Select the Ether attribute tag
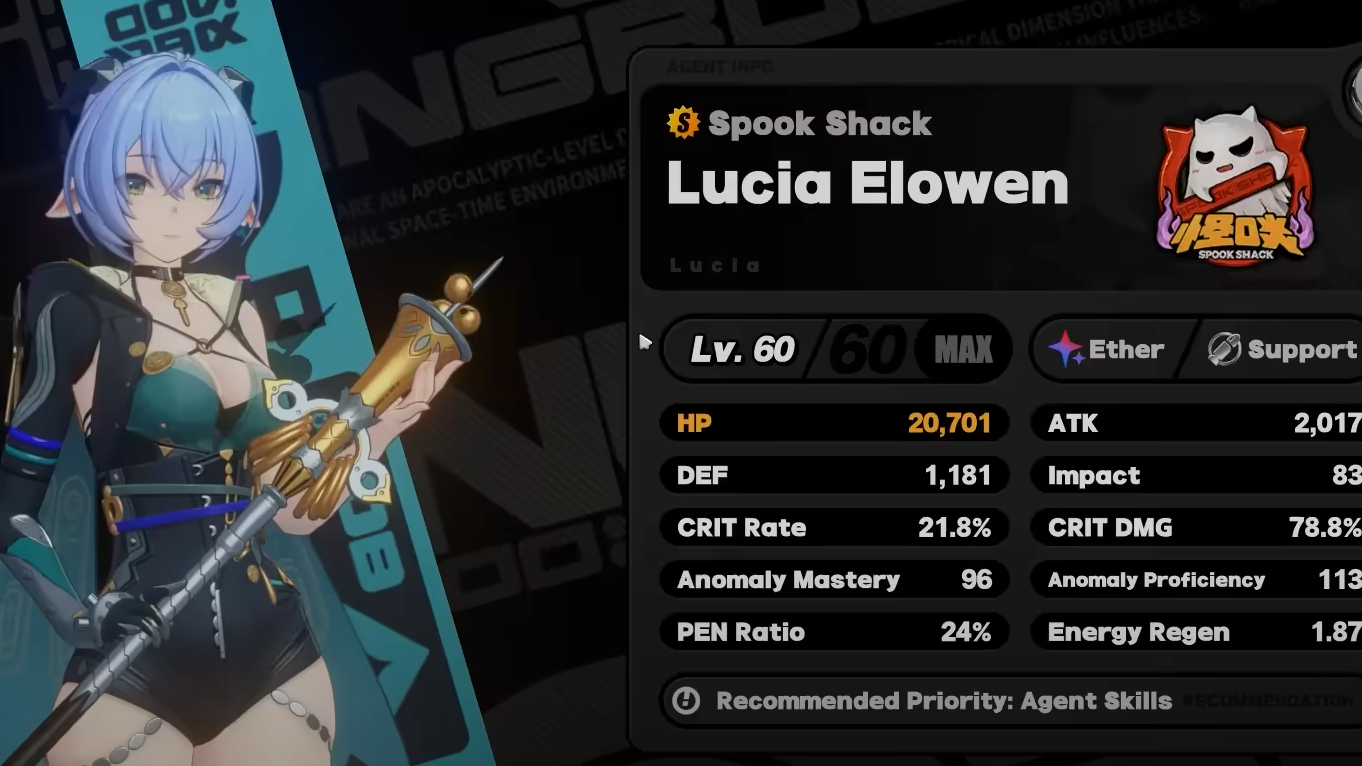Viewport: 1362px width, 766px height. 1108,349
